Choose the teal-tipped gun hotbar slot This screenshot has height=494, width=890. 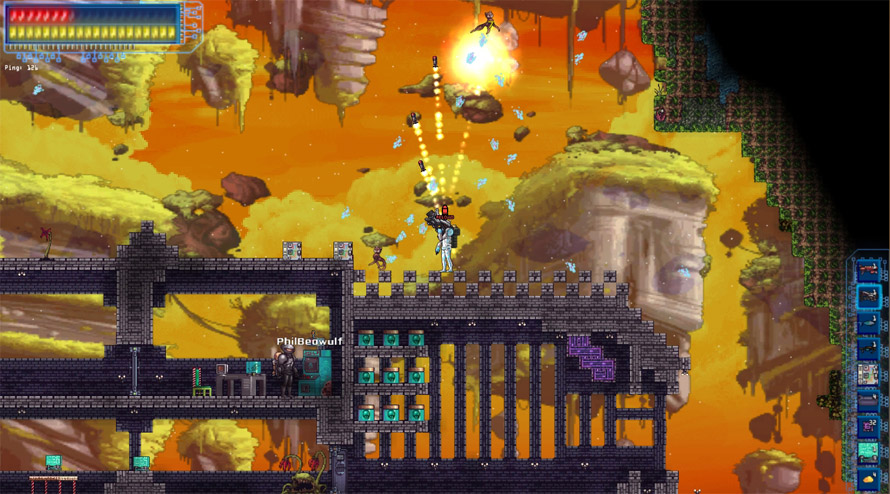(868, 322)
